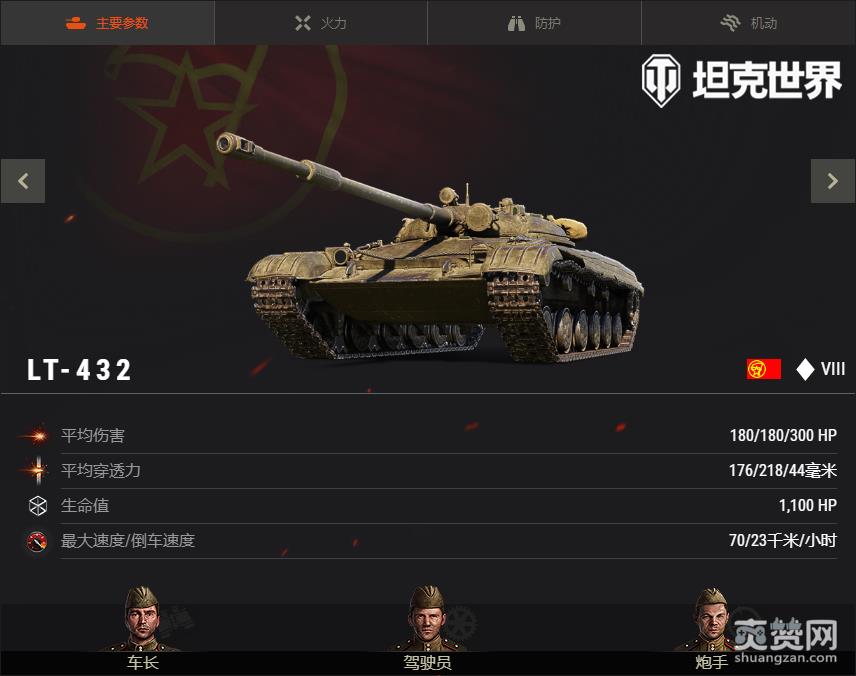Switch to the 主要参数 tab
Image resolution: width=856 pixels, height=676 pixels.
107,23
